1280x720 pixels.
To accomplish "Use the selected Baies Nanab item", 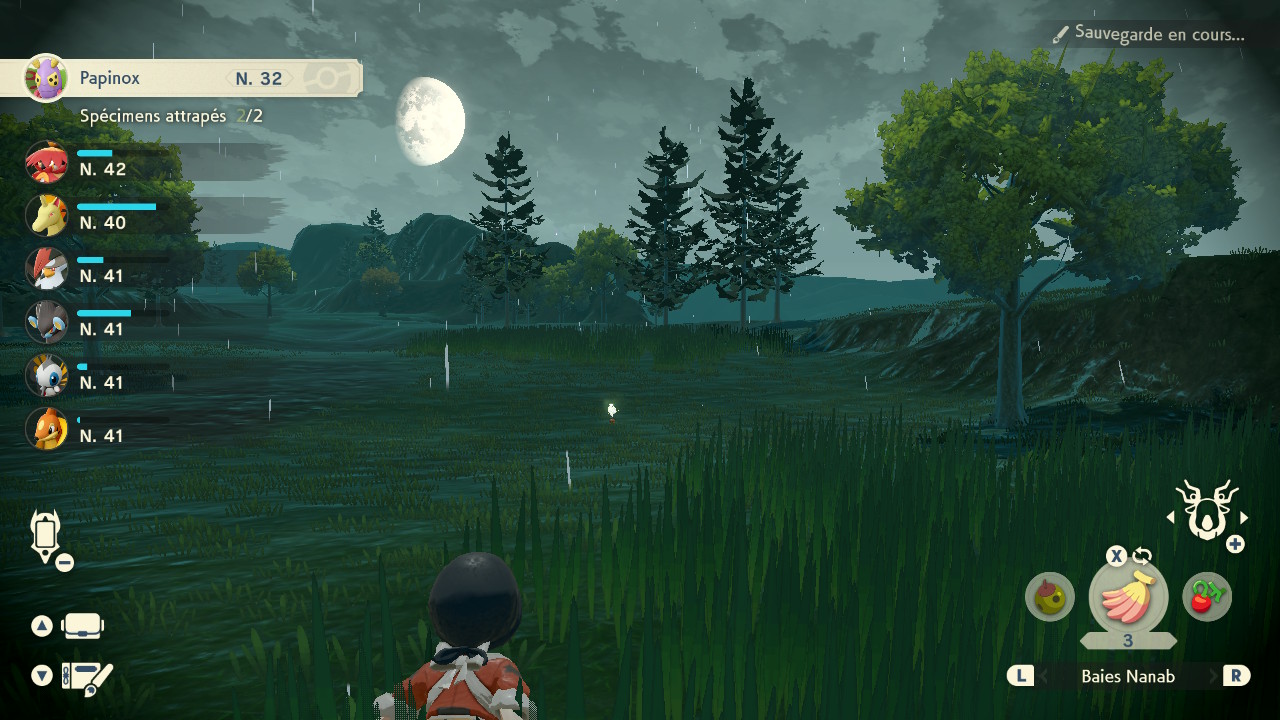I will 1128,598.
